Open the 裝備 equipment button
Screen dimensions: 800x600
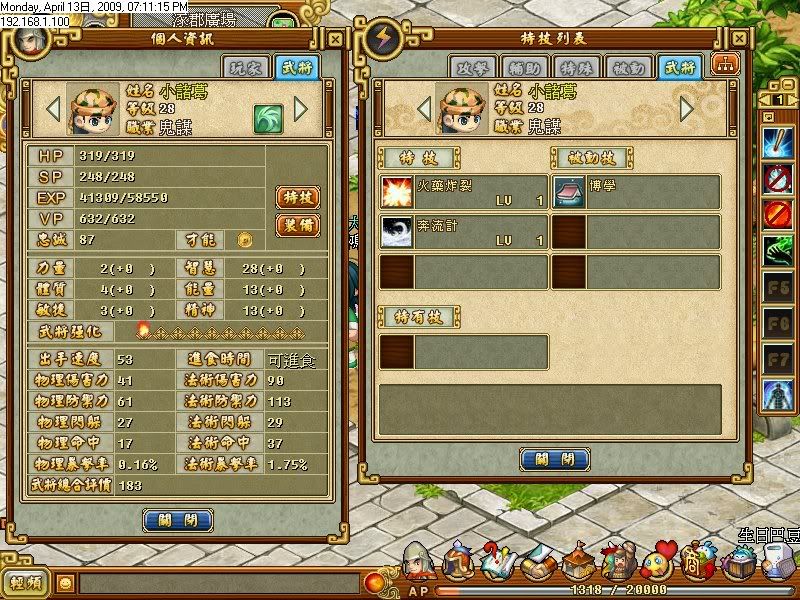click(297, 225)
